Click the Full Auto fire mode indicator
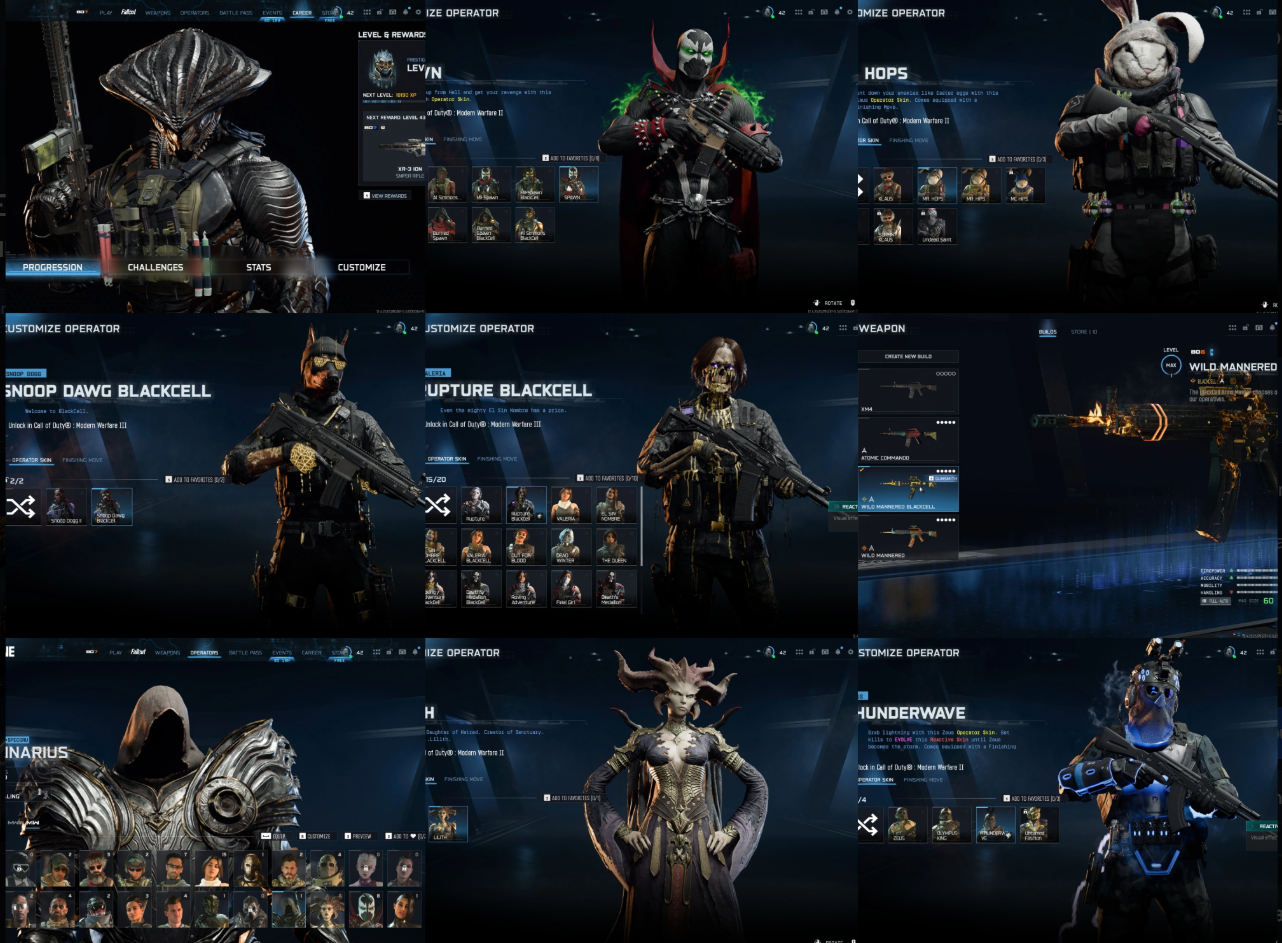Image resolution: width=1282 pixels, height=943 pixels. coord(1216,601)
